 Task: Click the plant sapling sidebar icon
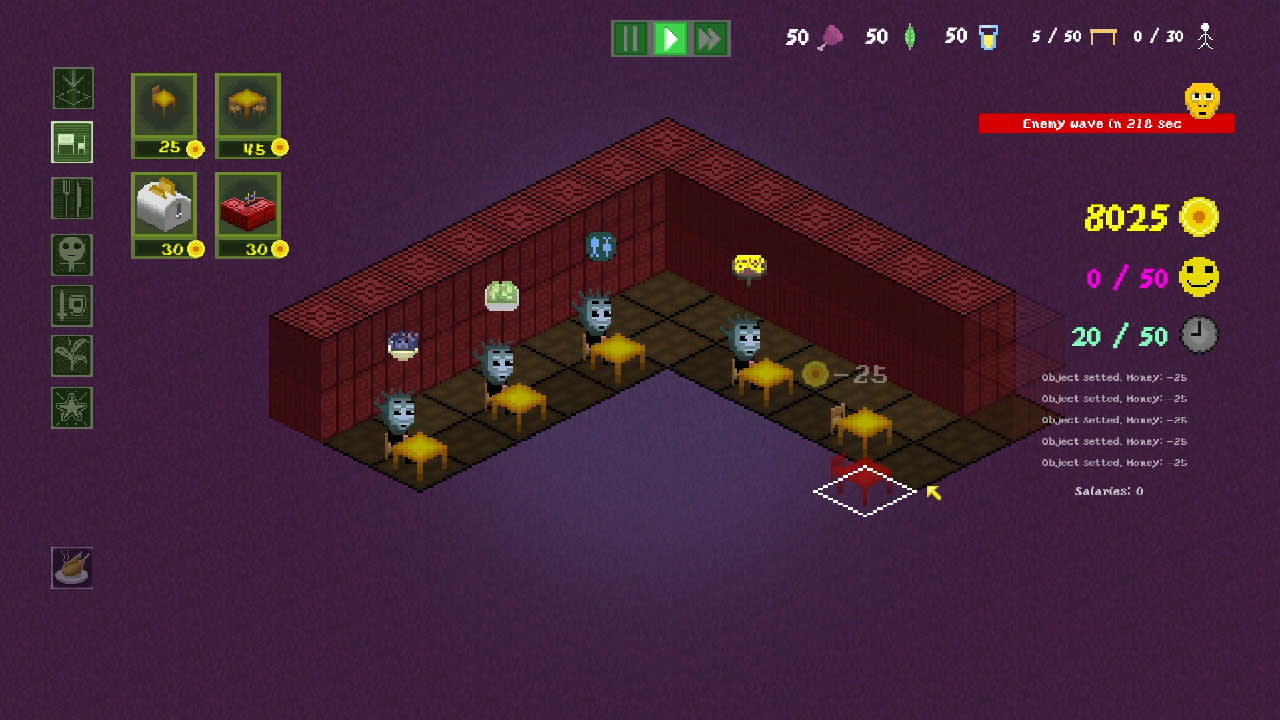point(71,357)
